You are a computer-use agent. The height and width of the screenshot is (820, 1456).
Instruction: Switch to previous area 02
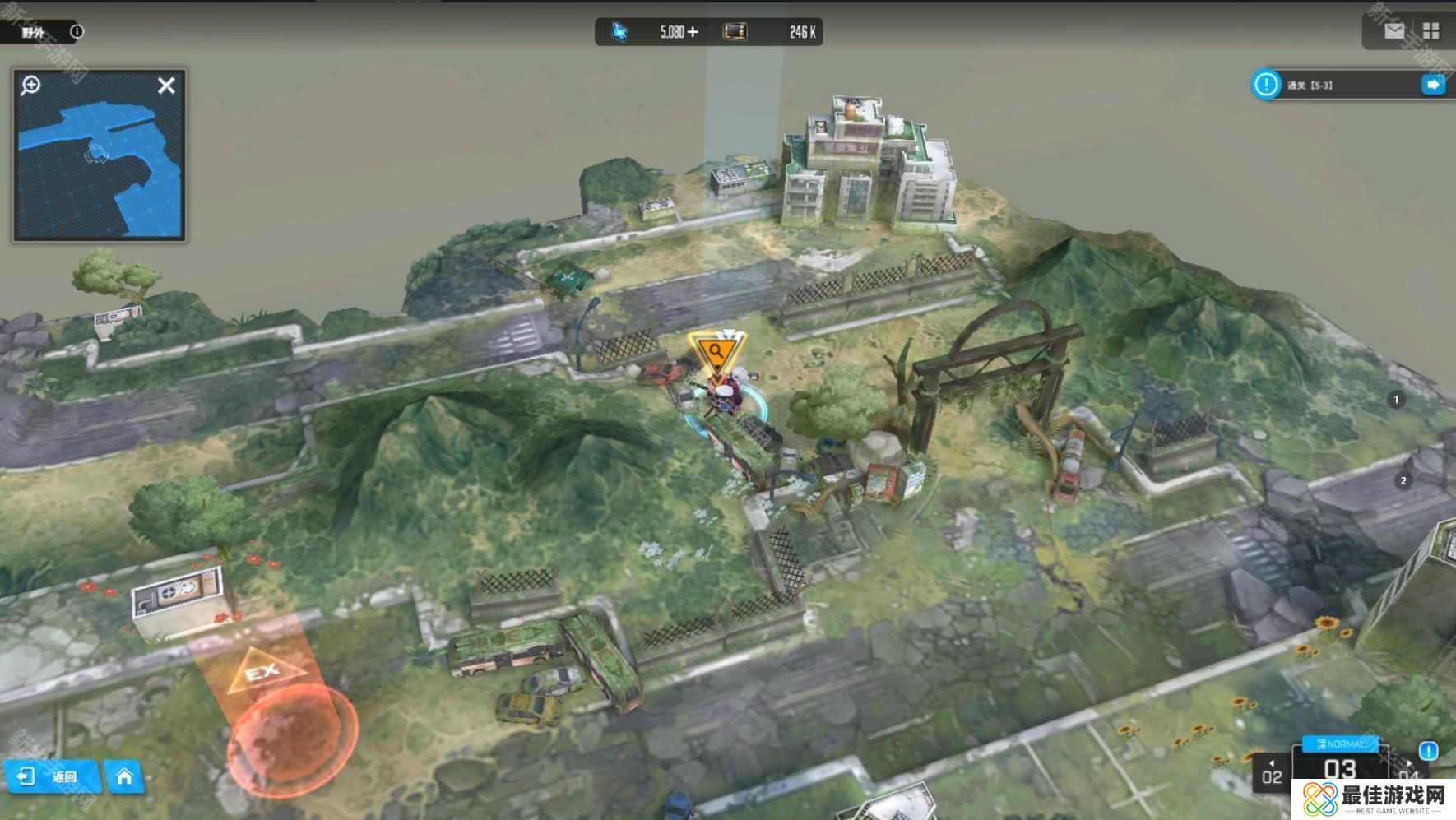pos(1272,775)
